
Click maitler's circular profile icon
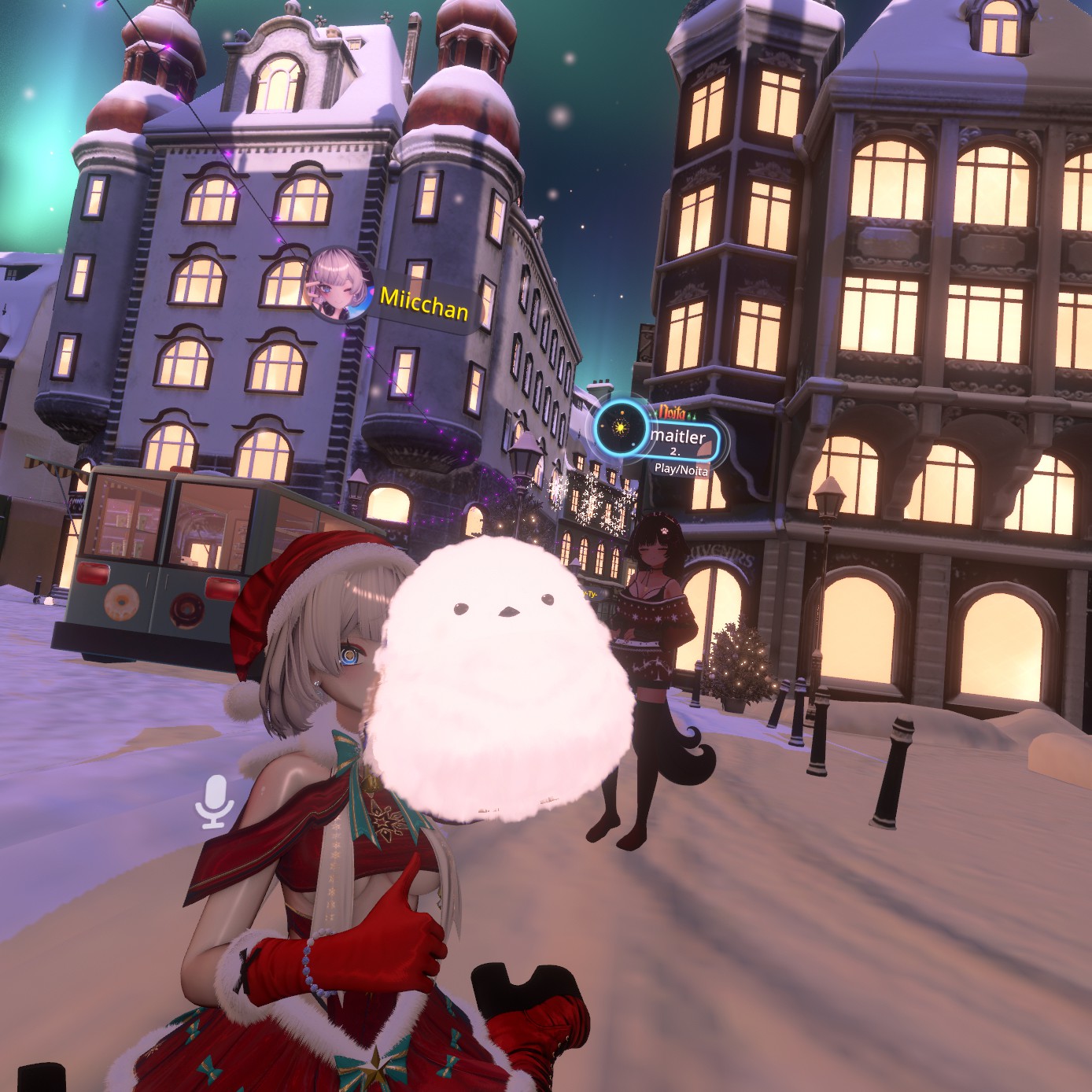click(621, 428)
